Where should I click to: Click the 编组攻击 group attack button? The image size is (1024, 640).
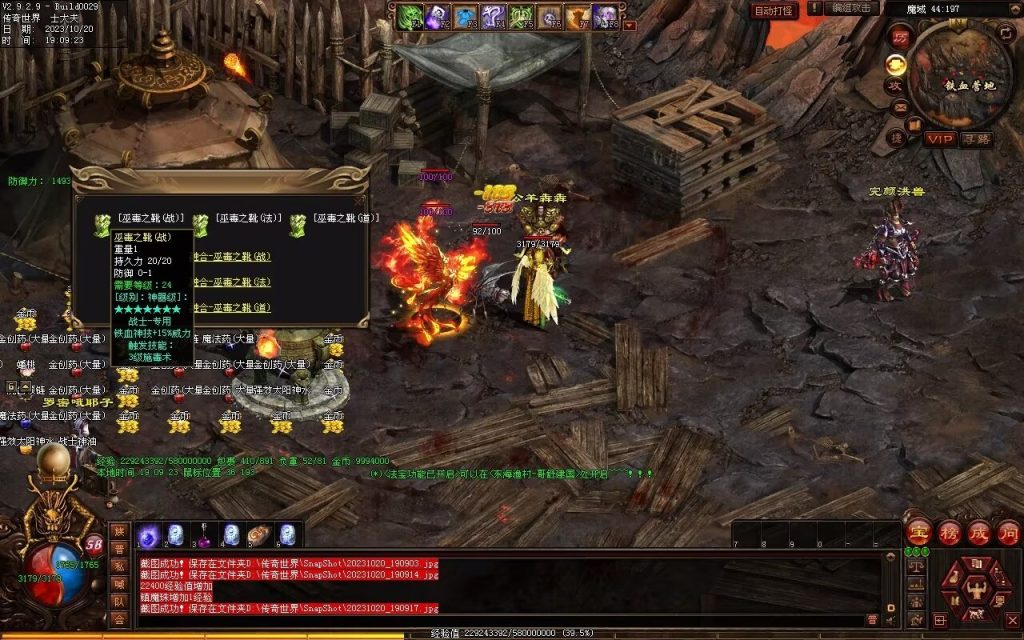coord(854,9)
